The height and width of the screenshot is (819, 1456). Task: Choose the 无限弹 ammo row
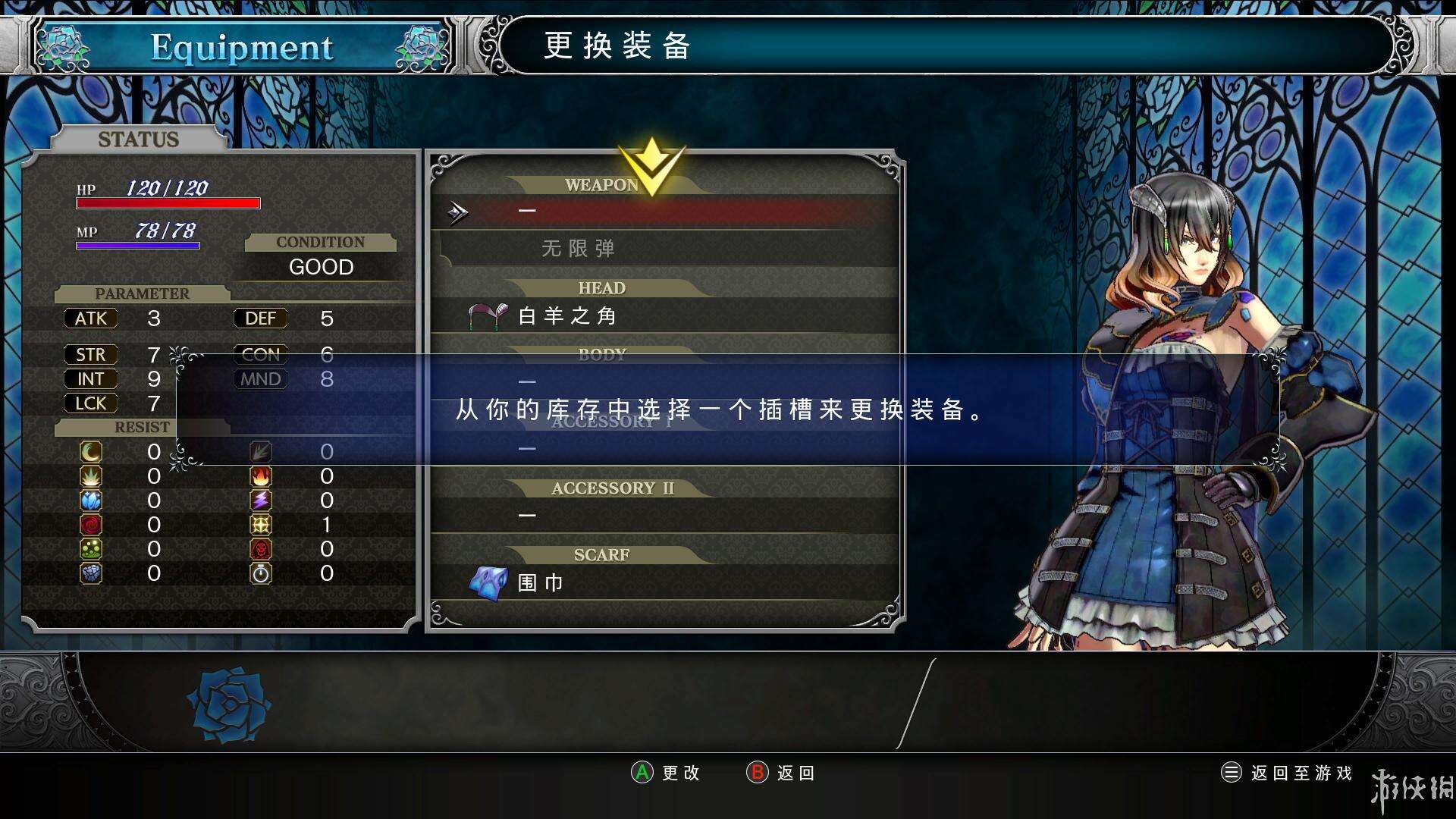[x=664, y=249]
